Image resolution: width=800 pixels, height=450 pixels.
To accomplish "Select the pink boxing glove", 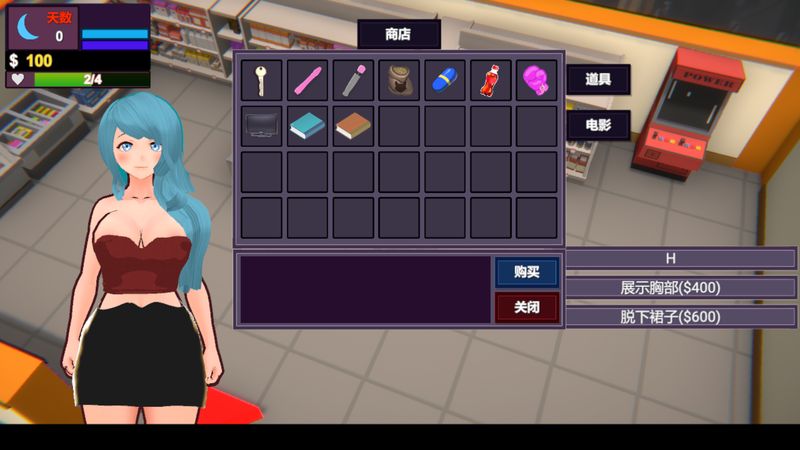I will [537, 80].
